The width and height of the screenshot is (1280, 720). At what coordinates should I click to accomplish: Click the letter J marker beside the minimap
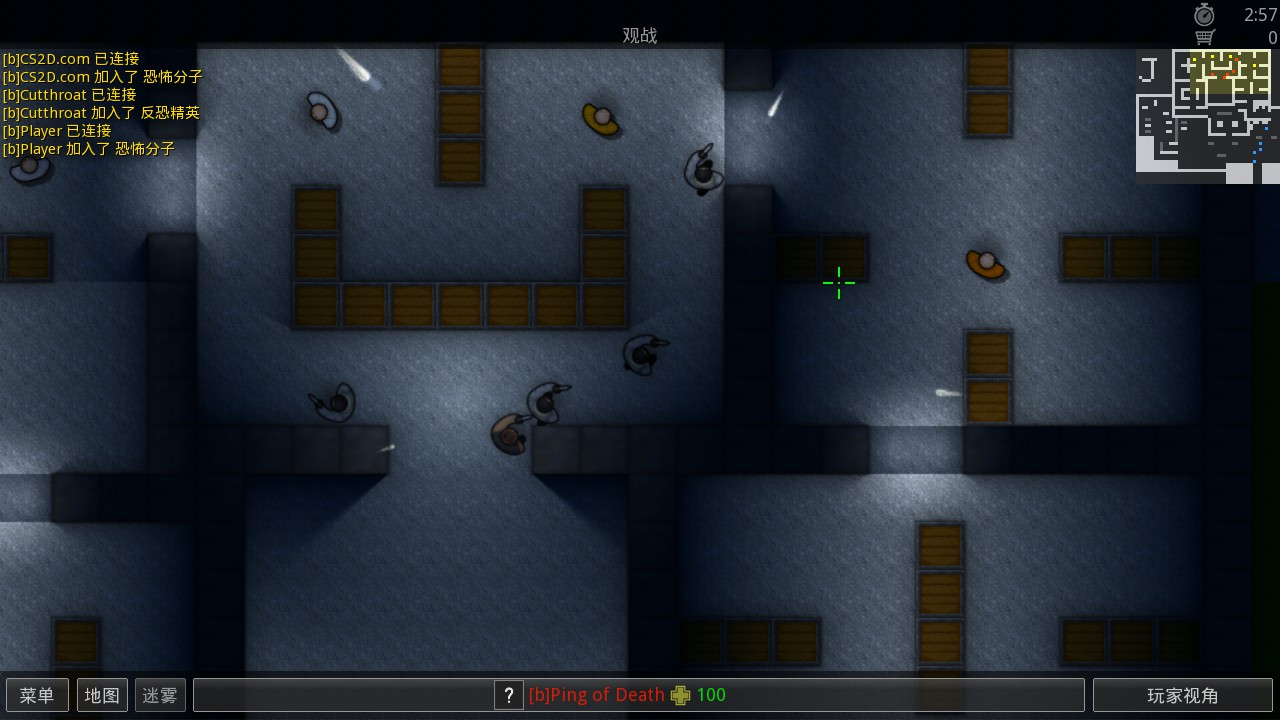1147,68
